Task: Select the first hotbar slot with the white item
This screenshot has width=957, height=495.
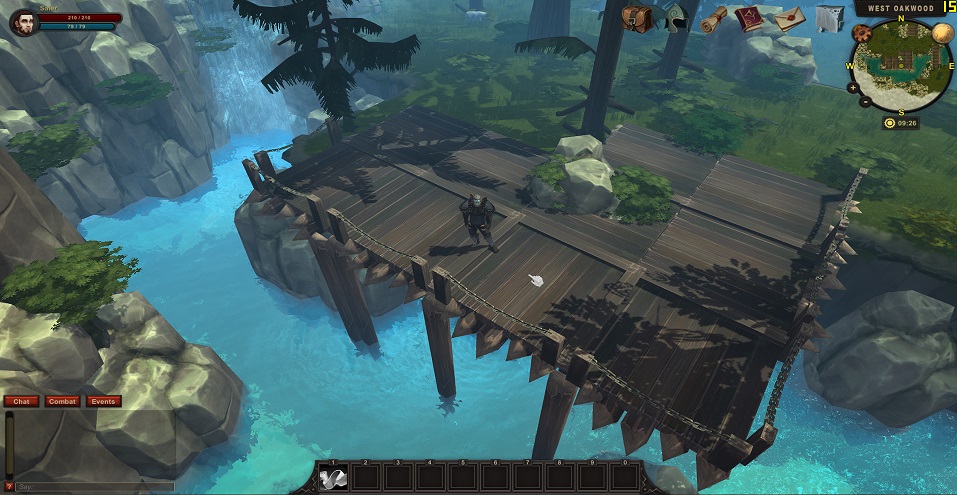Action: (333, 478)
